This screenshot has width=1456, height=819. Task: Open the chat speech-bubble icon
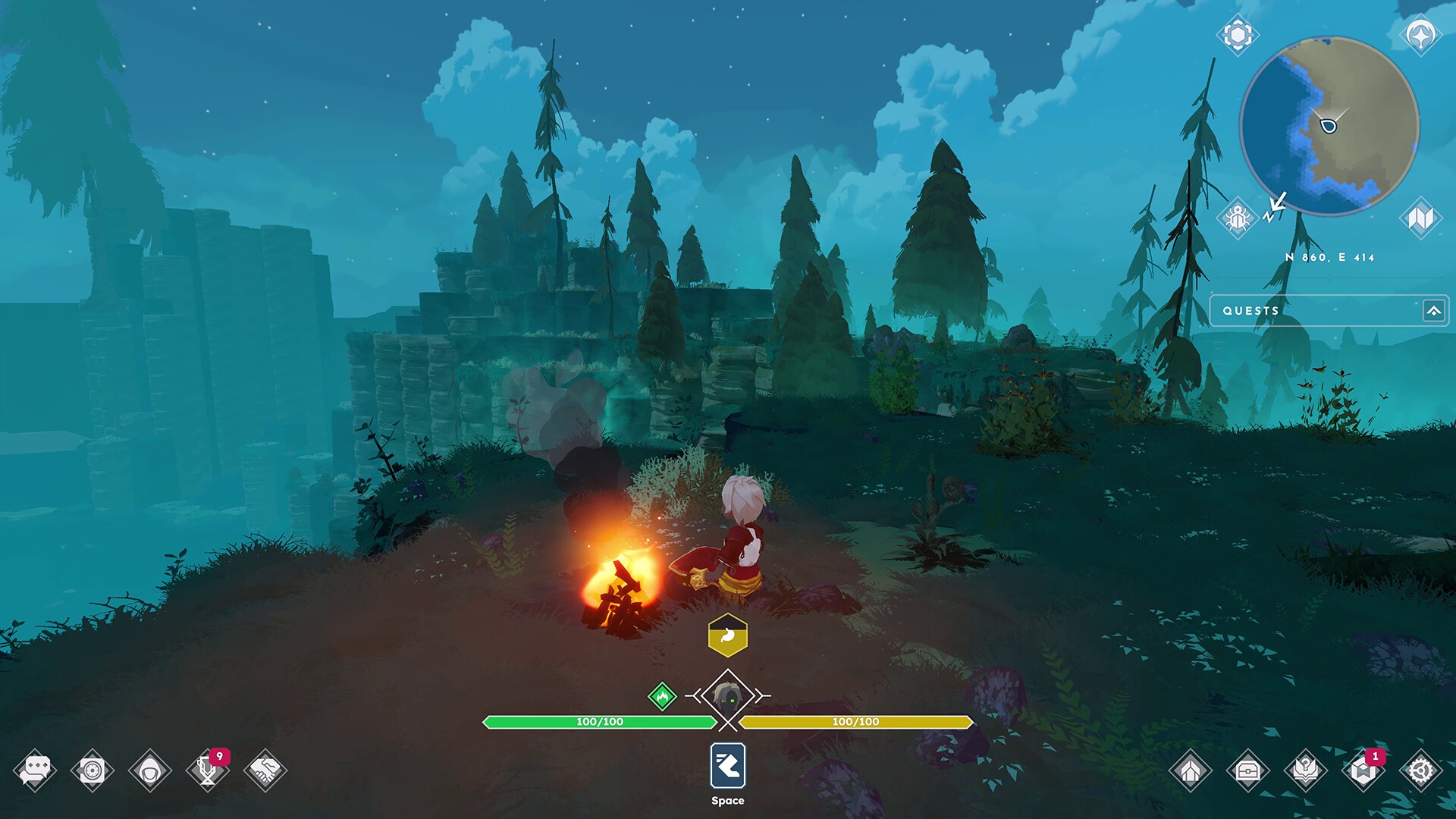click(x=35, y=770)
